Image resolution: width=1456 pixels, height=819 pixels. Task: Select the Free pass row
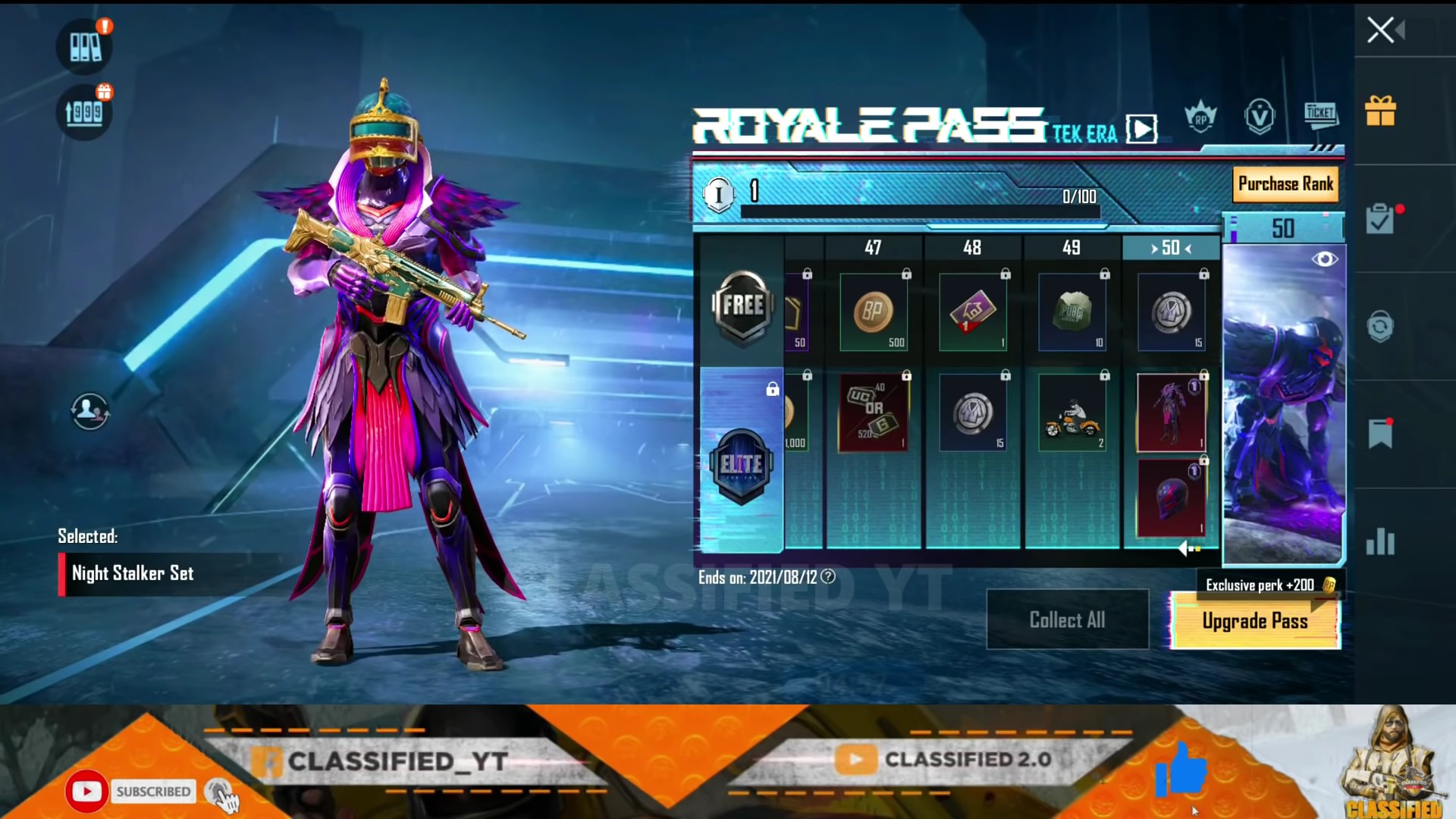pos(742,306)
